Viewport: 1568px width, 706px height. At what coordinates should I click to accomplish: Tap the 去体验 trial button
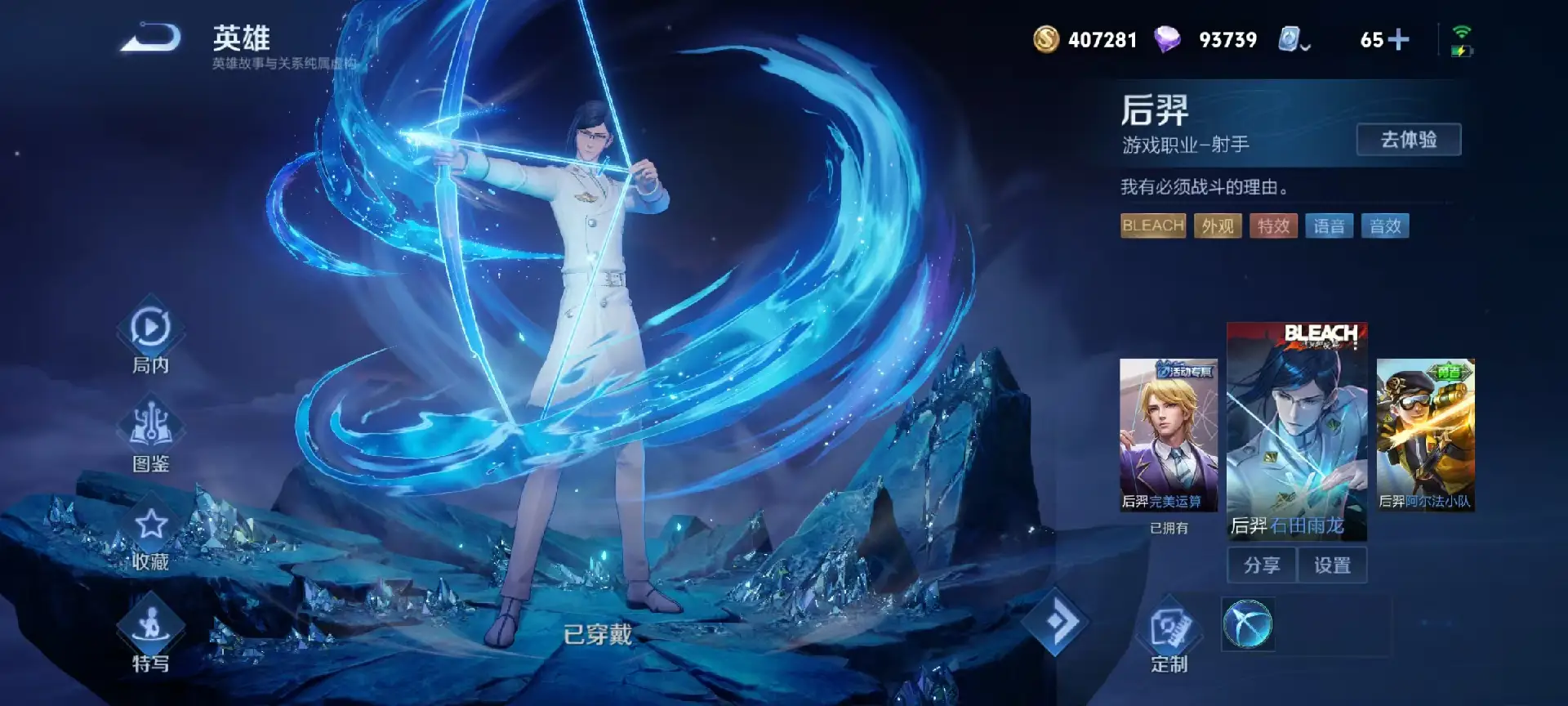pyautogui.click(x=1408, y=140)
